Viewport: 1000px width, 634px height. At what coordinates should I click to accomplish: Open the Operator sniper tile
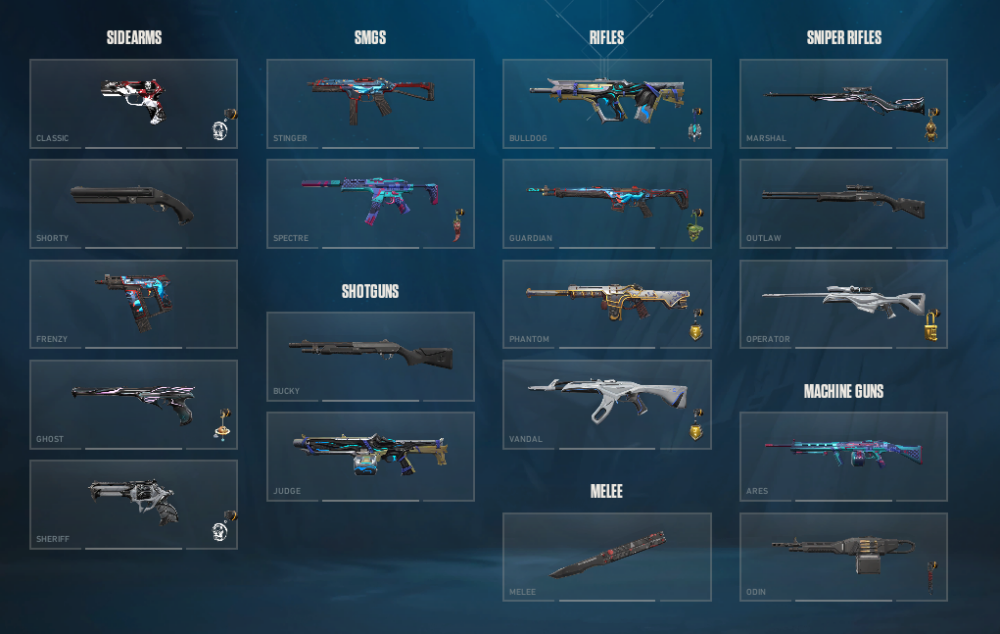coord(843,304)
